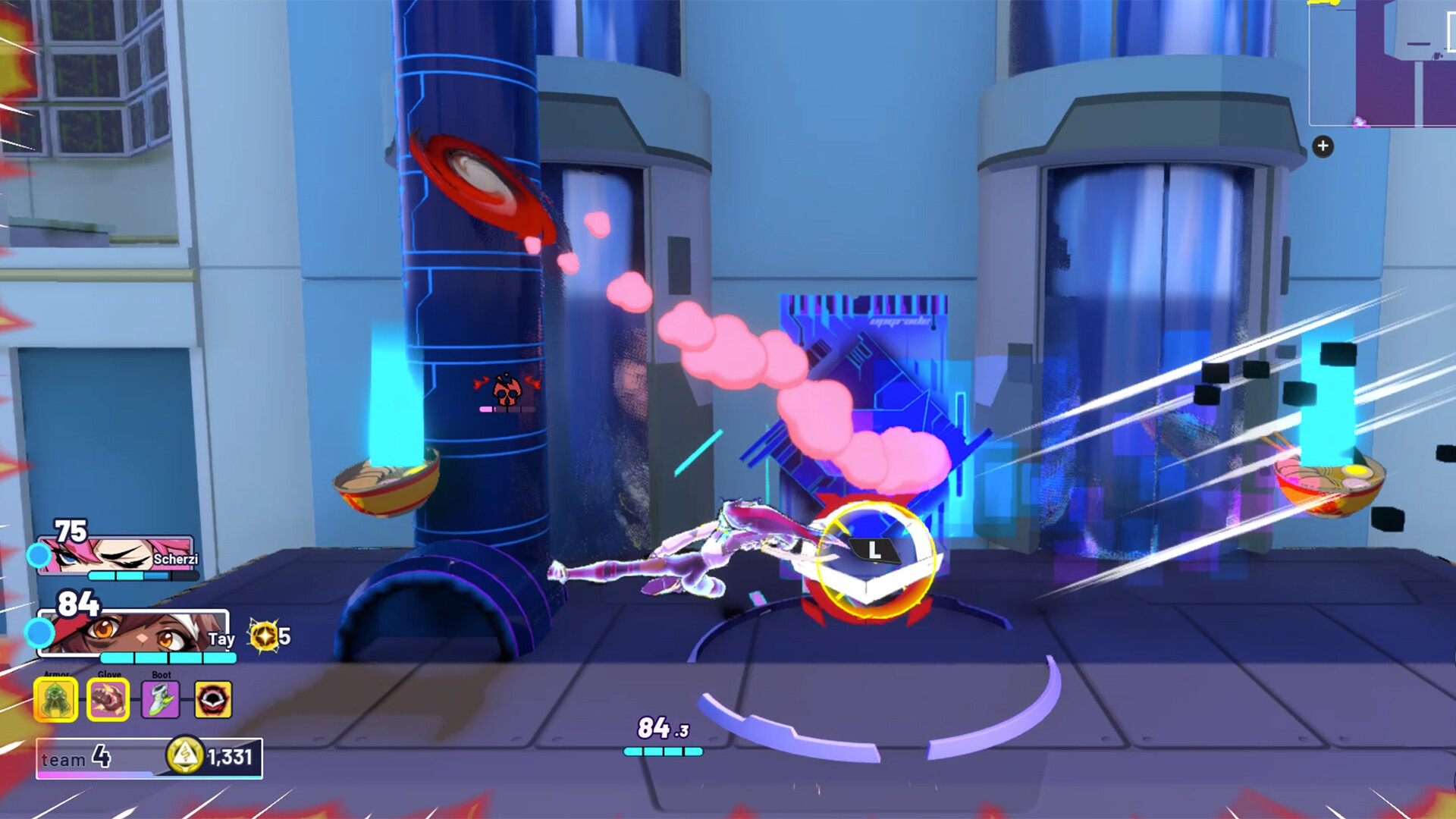Click the player marker on the minimap

click(1360, 122)
